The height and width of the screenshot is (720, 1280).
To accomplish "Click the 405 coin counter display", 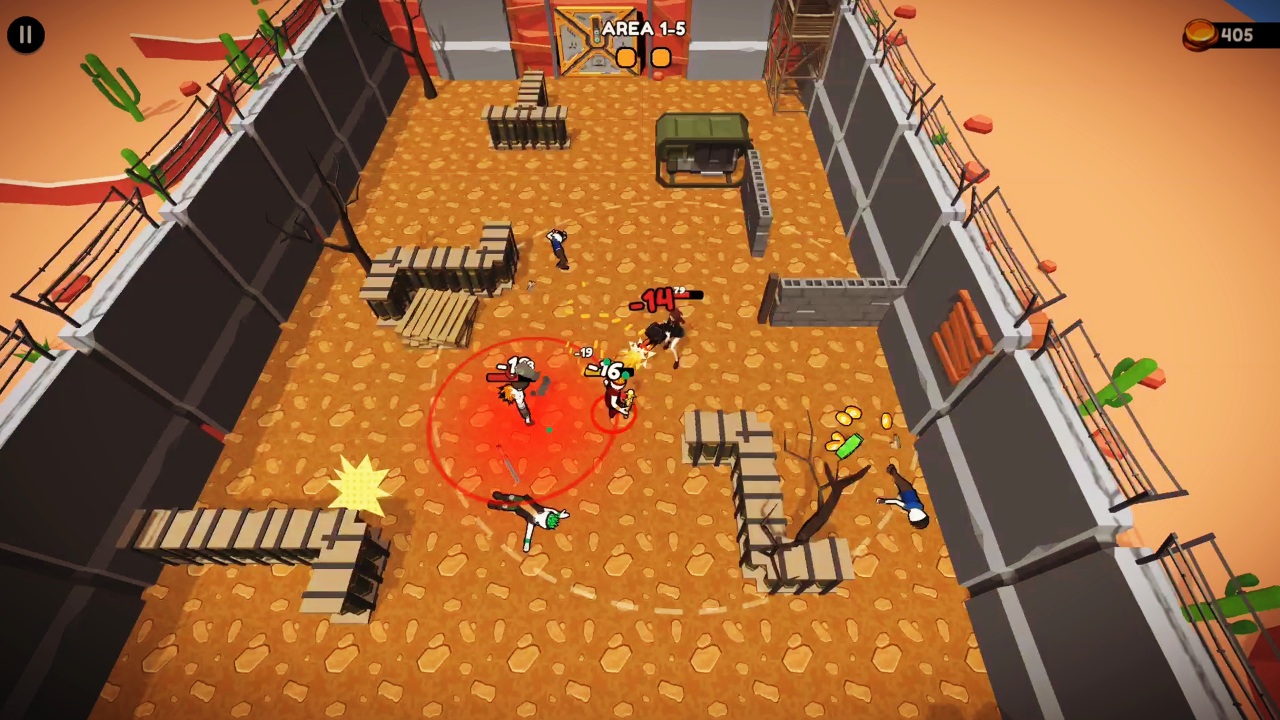I will click(1237, 35).
